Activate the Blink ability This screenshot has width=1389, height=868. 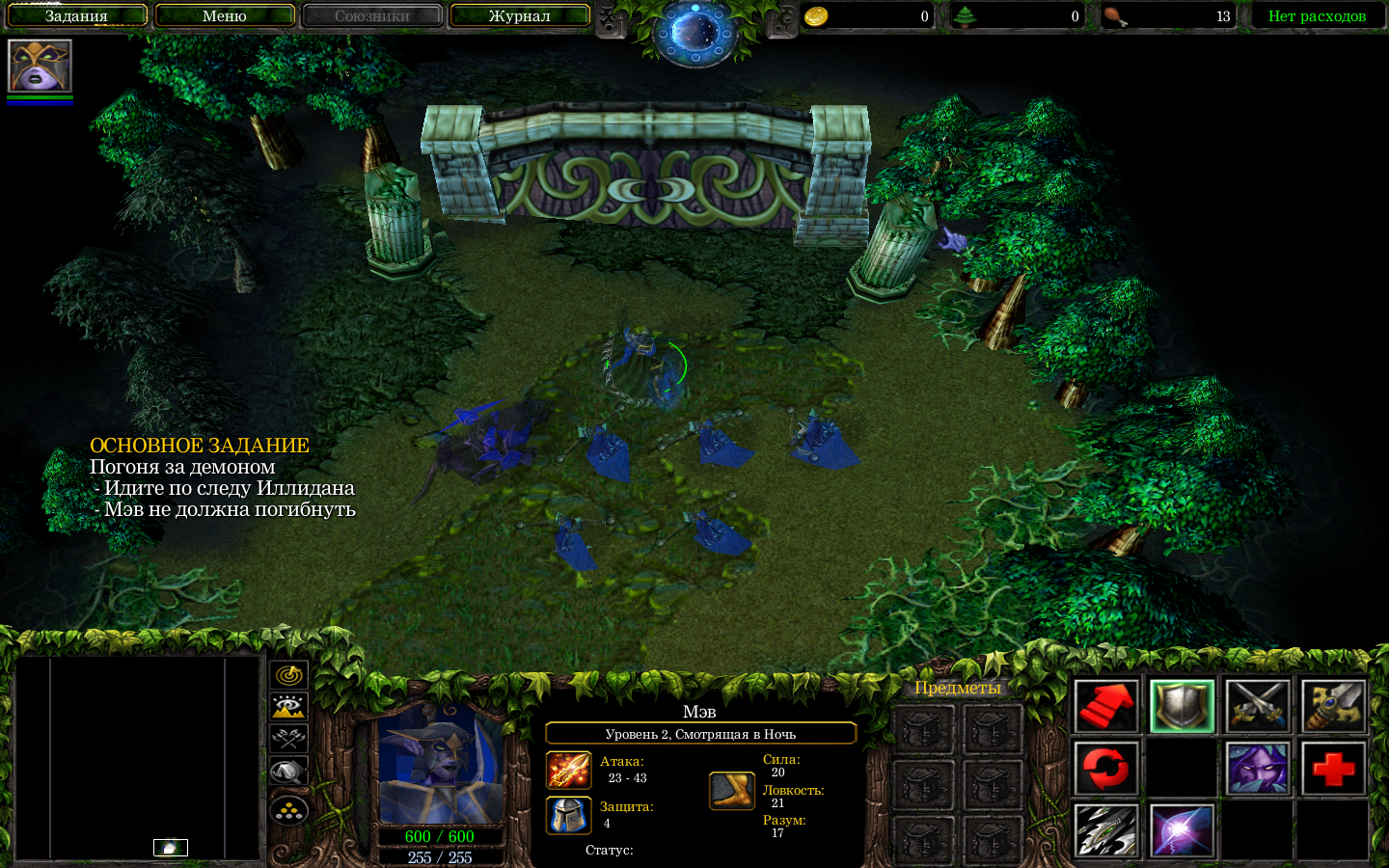(x=1182, y=830)
